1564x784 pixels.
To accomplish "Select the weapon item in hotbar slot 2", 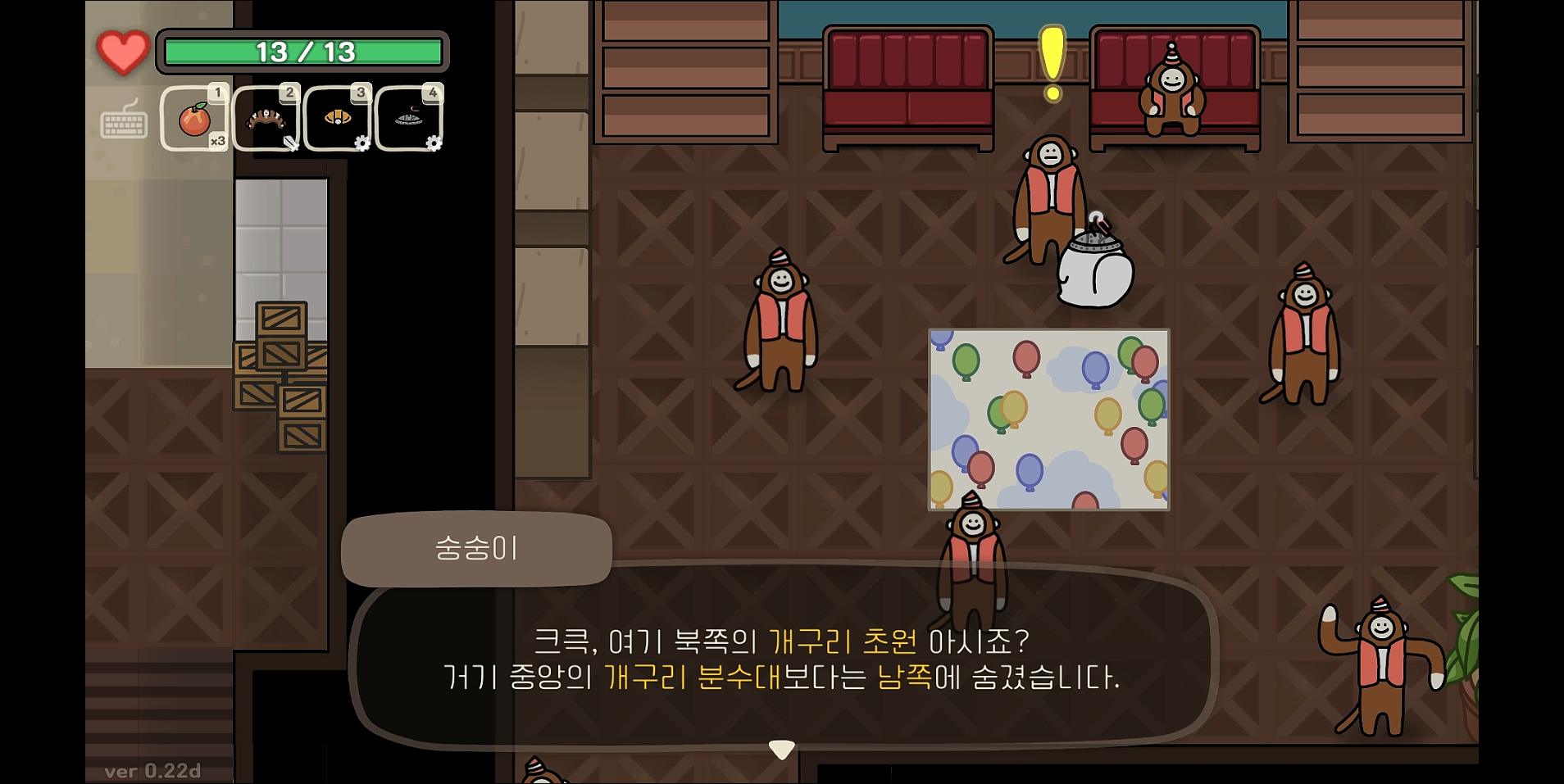I will [x=266, y=117].
